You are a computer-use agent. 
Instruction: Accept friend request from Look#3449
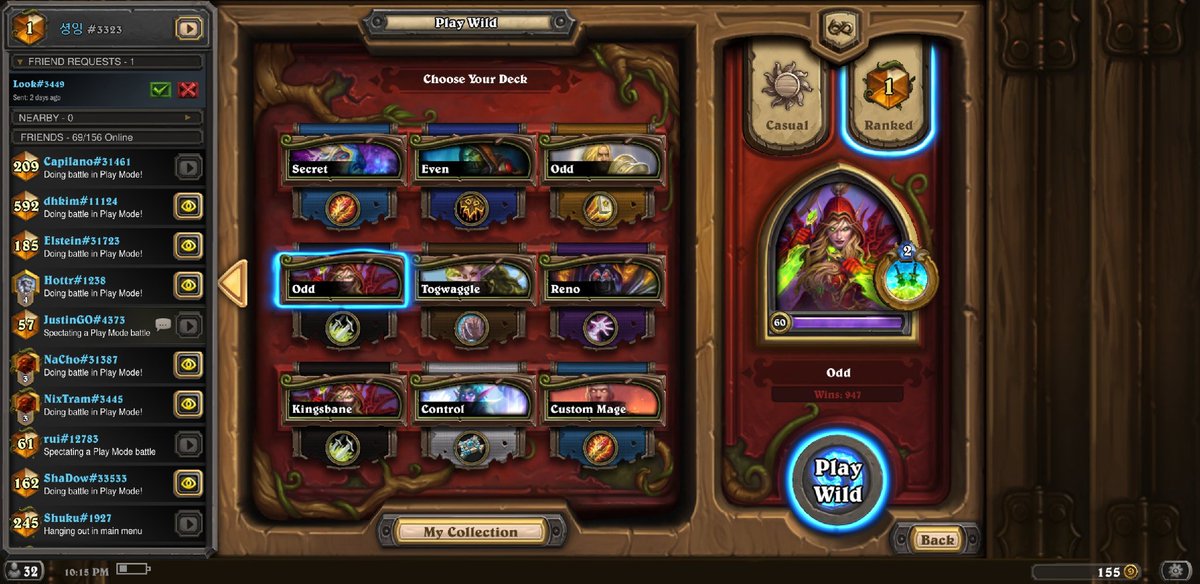(160, 90)
